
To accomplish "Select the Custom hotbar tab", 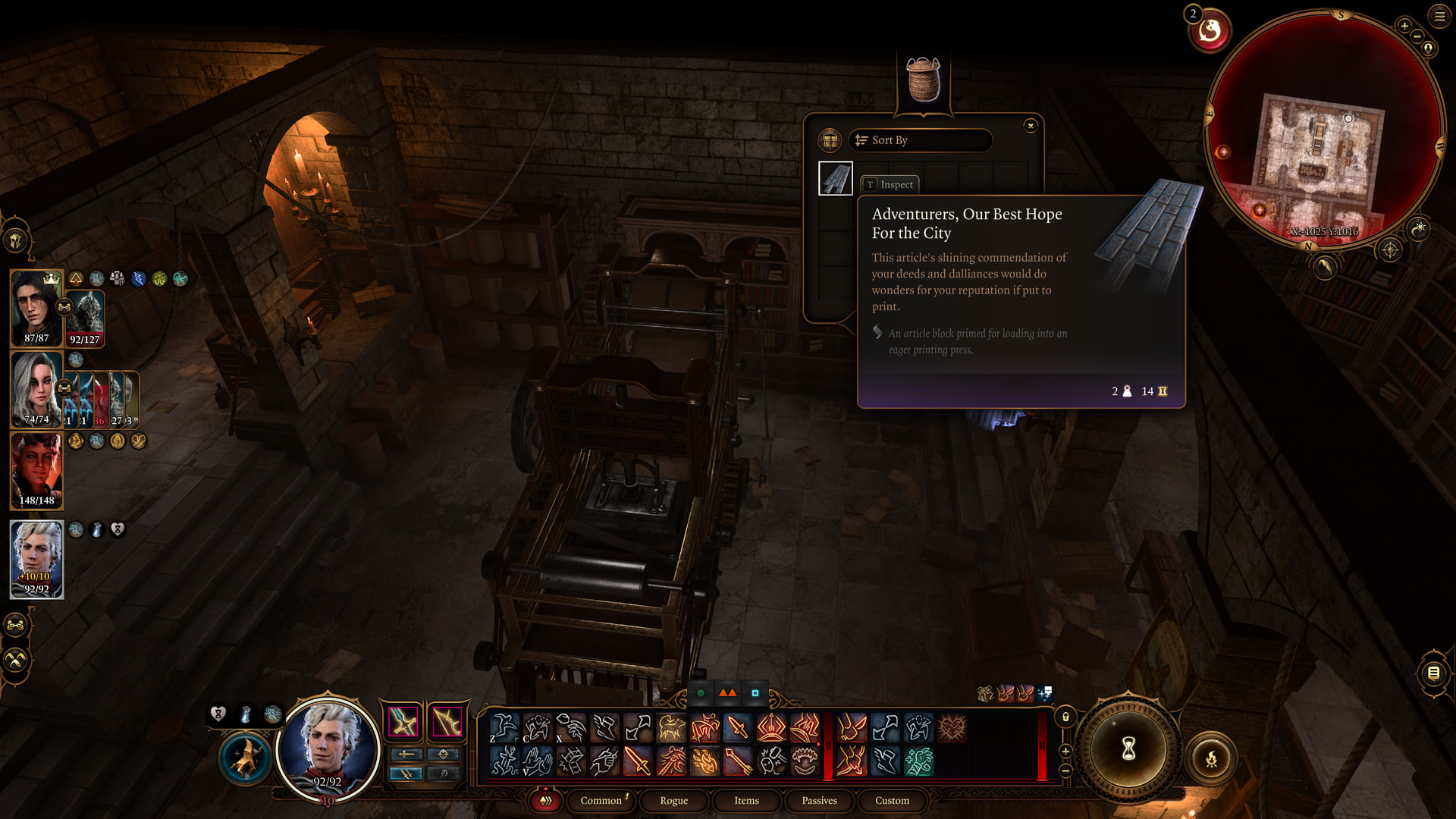I will pos(892,801).
